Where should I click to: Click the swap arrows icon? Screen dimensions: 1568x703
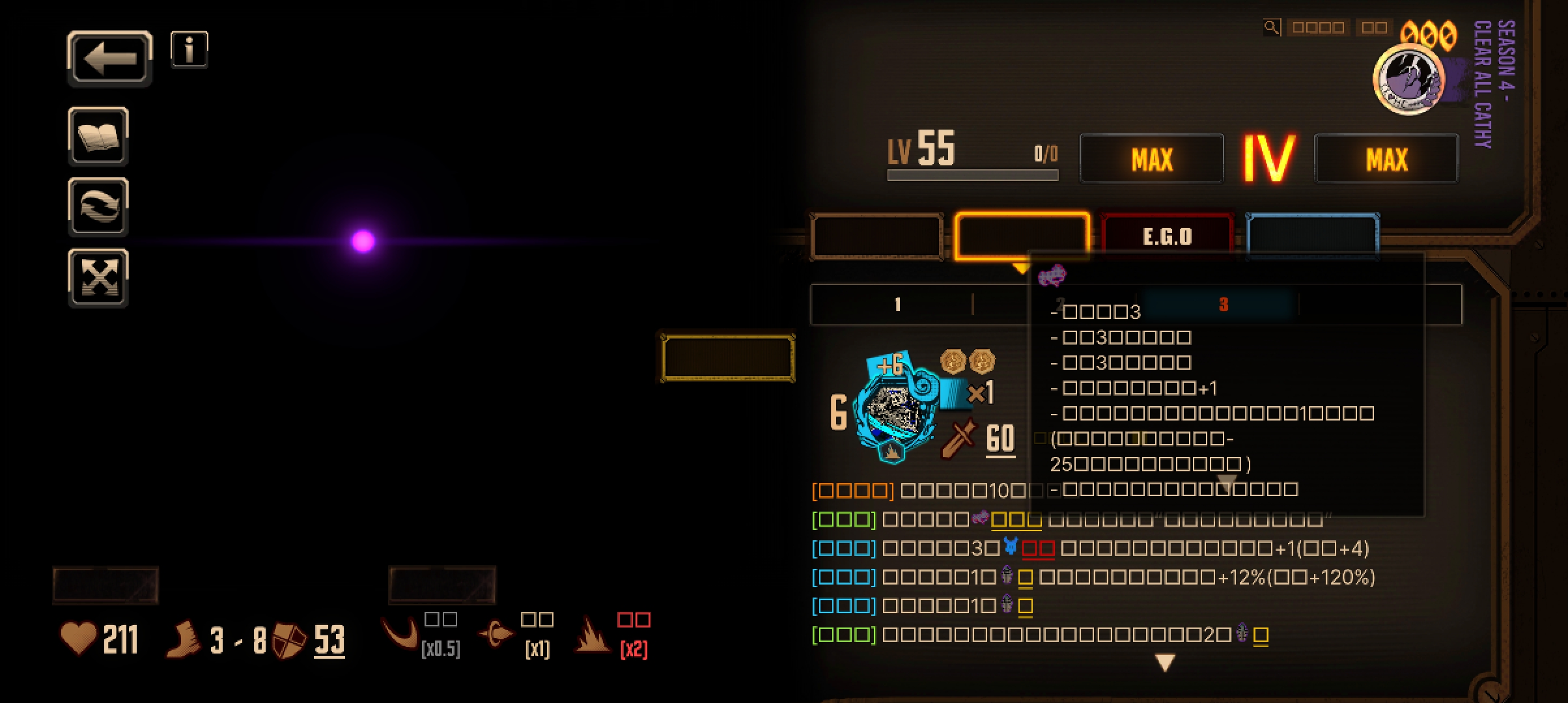98,206
